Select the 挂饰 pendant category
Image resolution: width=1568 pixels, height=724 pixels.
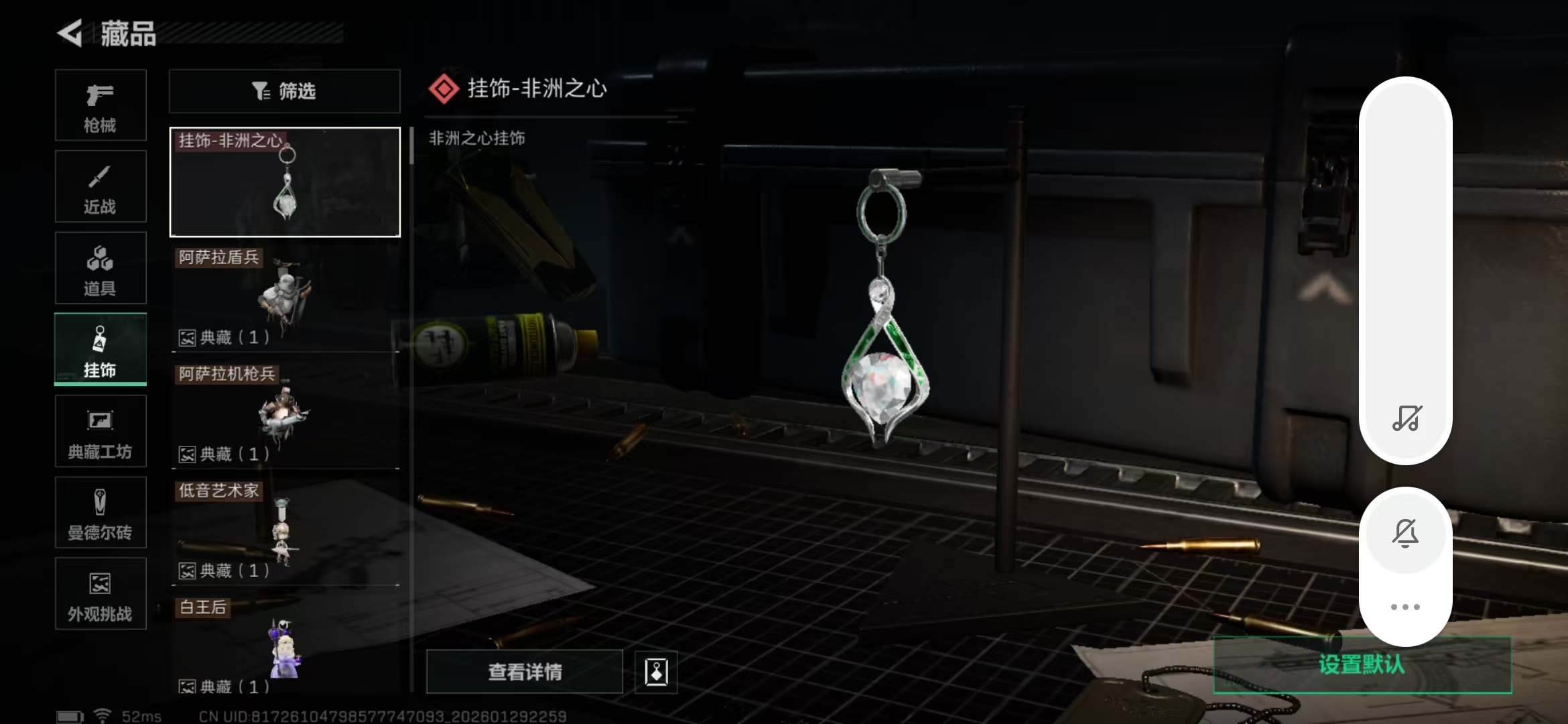click(101, 349)
